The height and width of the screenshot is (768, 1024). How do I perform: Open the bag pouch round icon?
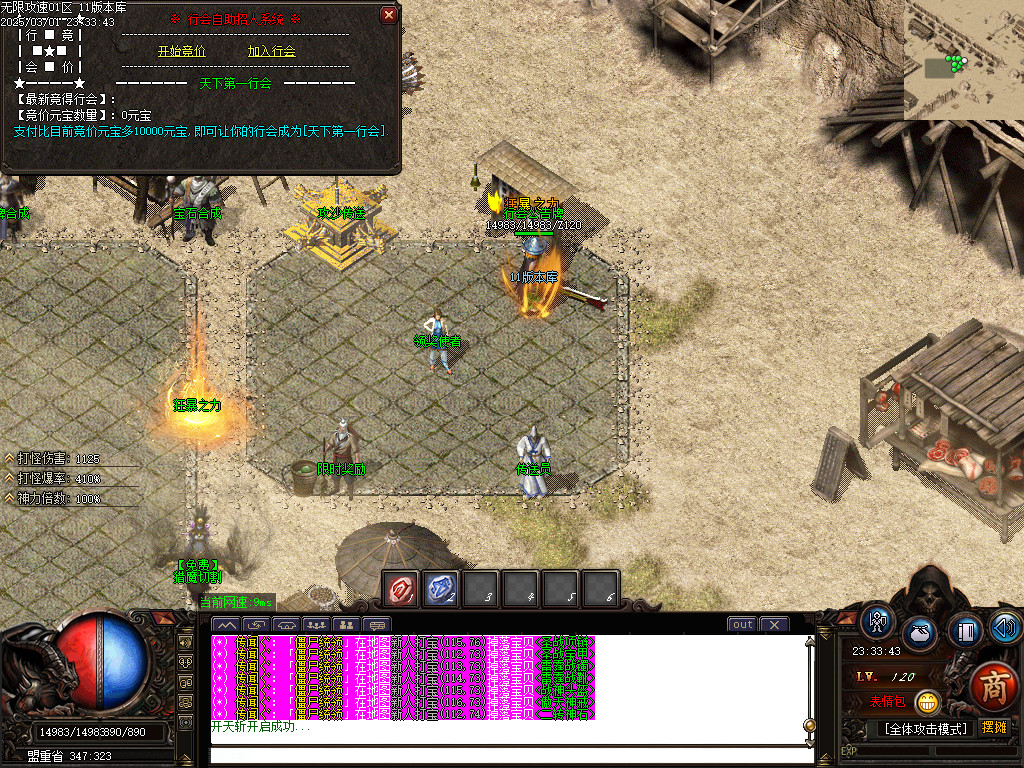pyautogui.click(x=920, y=635)
